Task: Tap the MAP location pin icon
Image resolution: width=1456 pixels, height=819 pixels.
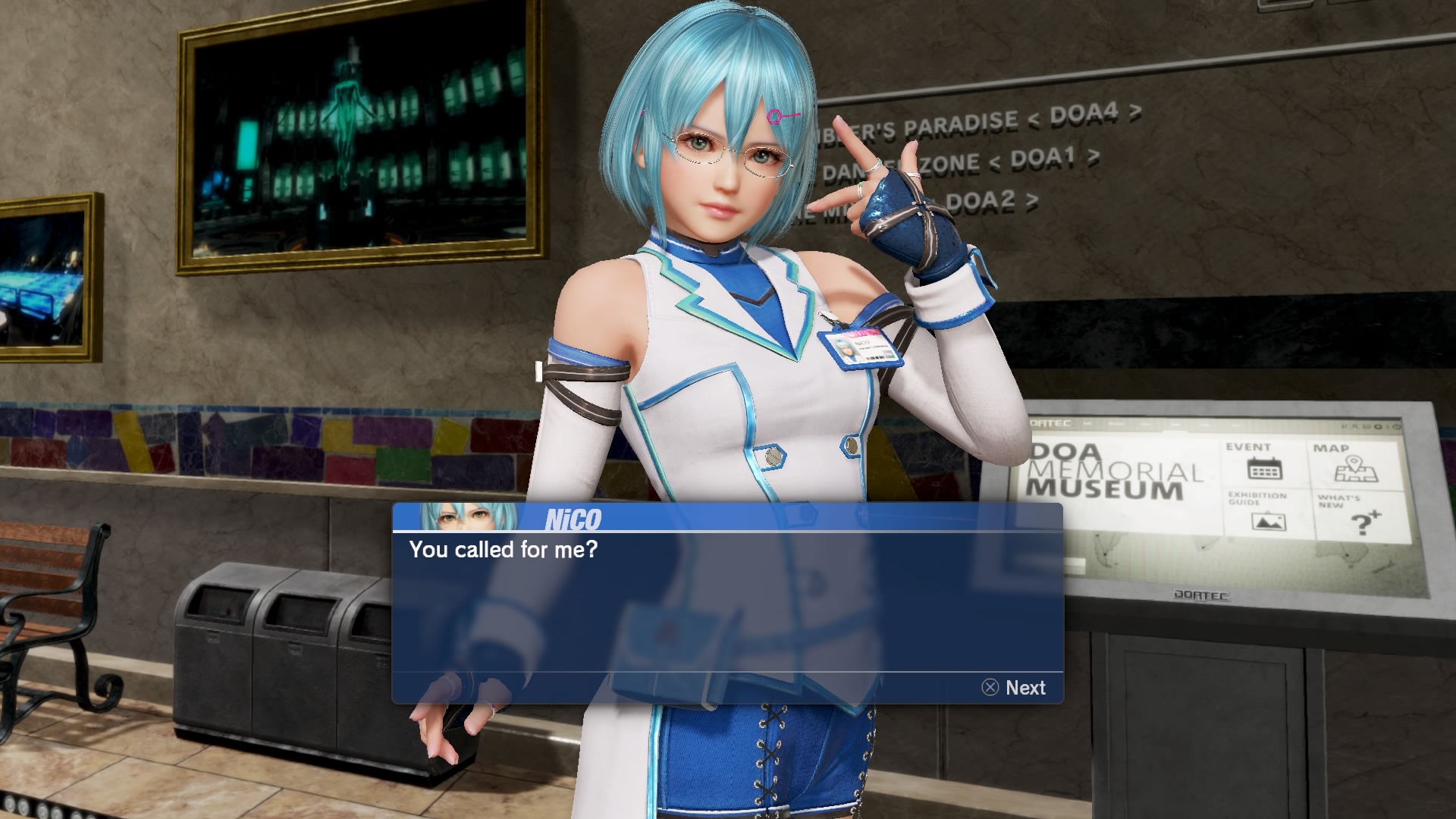Action: coord(1356,468)
